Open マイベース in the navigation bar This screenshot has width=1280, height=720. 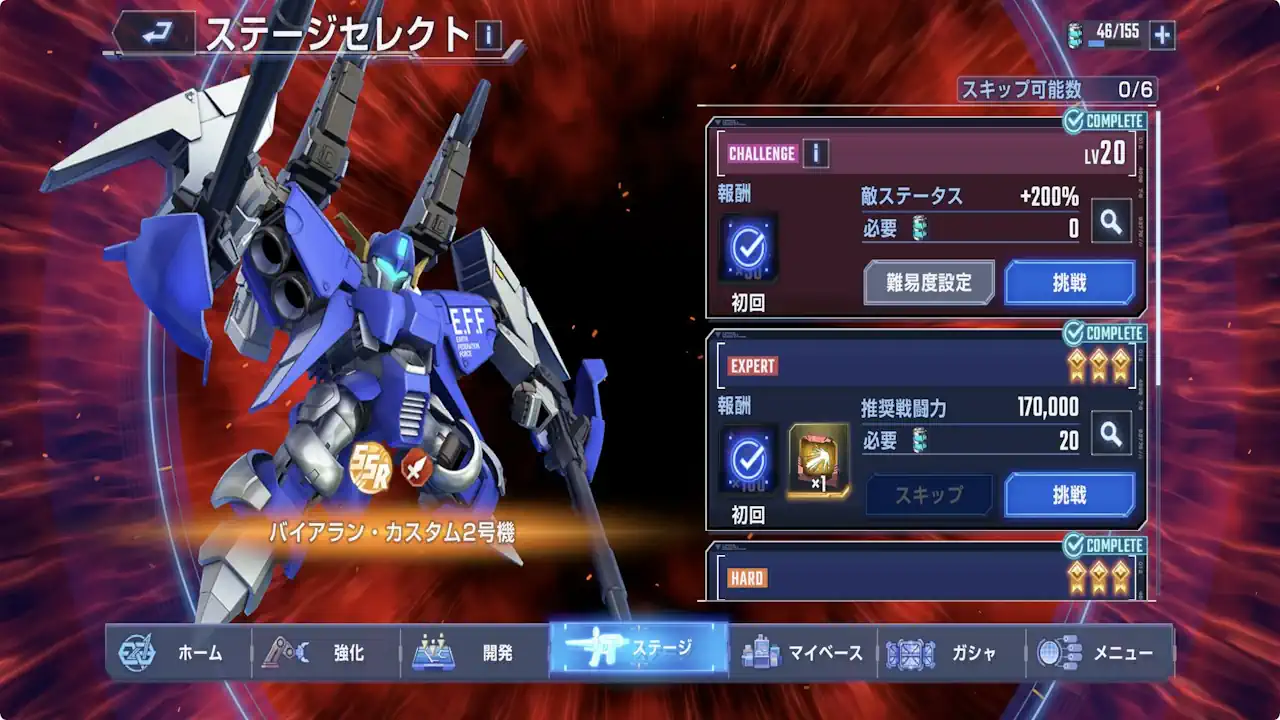pyautogui.click(x=802, y=653)
